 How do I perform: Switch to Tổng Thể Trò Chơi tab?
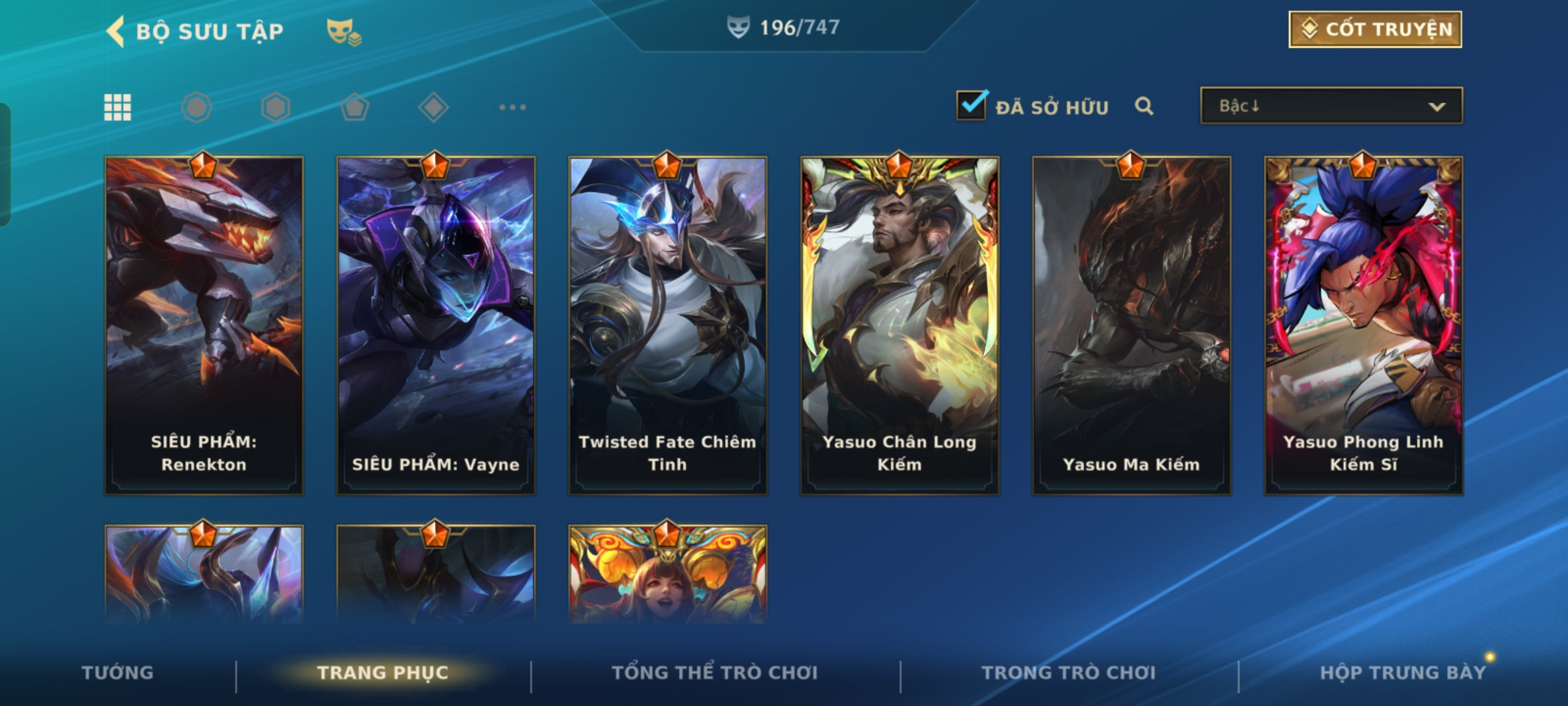point(715,673)
